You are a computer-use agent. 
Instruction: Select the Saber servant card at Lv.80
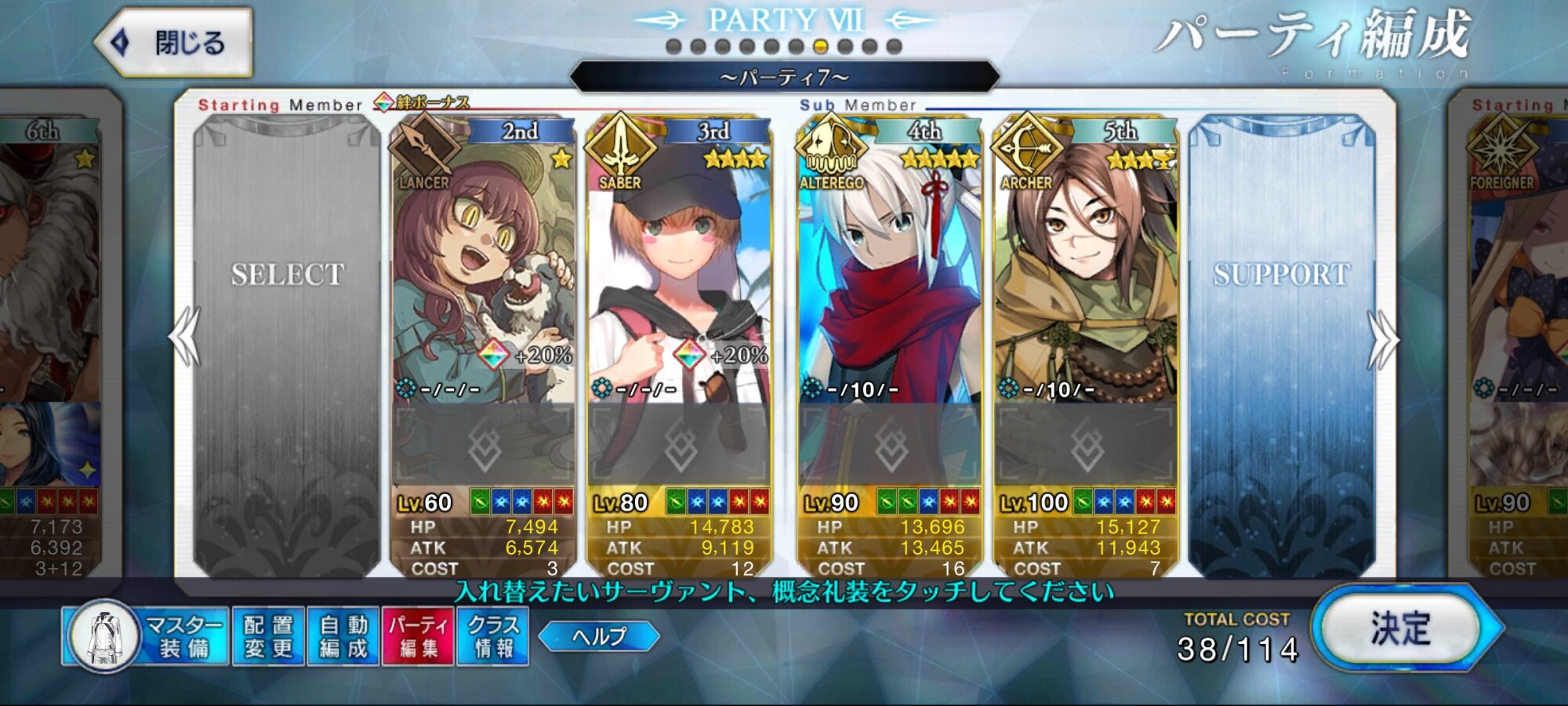(x=679, y=275)
